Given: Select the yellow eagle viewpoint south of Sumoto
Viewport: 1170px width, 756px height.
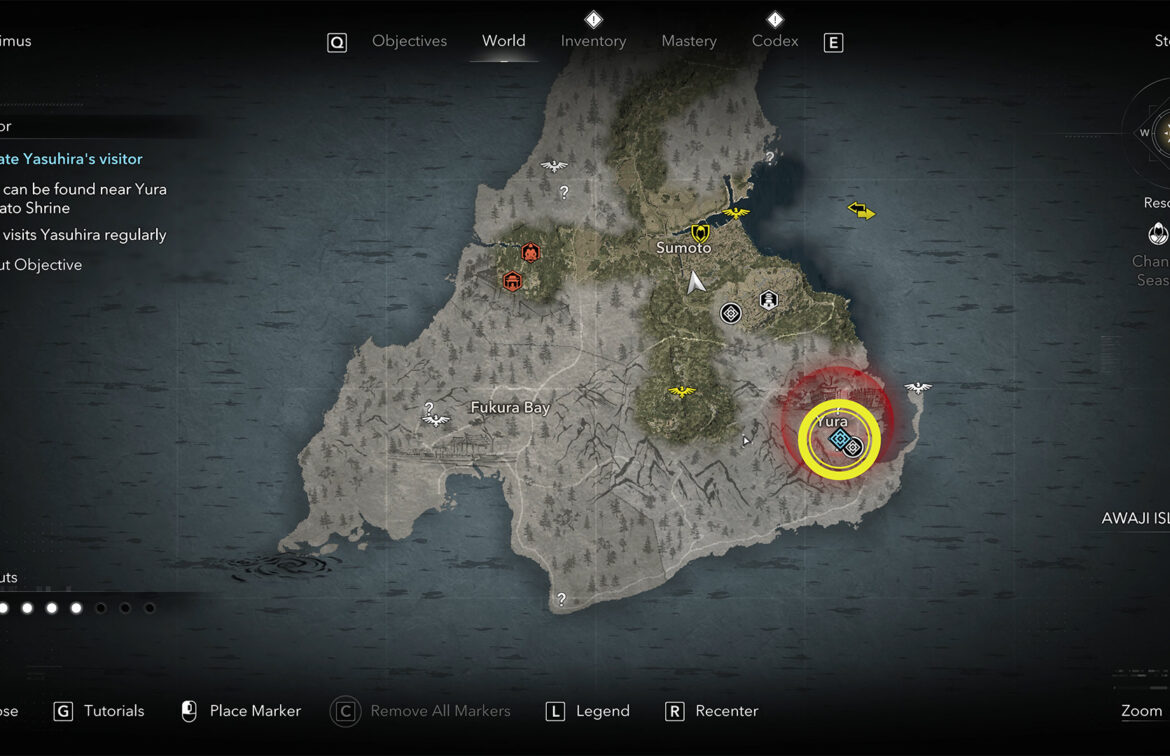Looking at the screenshot, I should [x=683, y=391].
